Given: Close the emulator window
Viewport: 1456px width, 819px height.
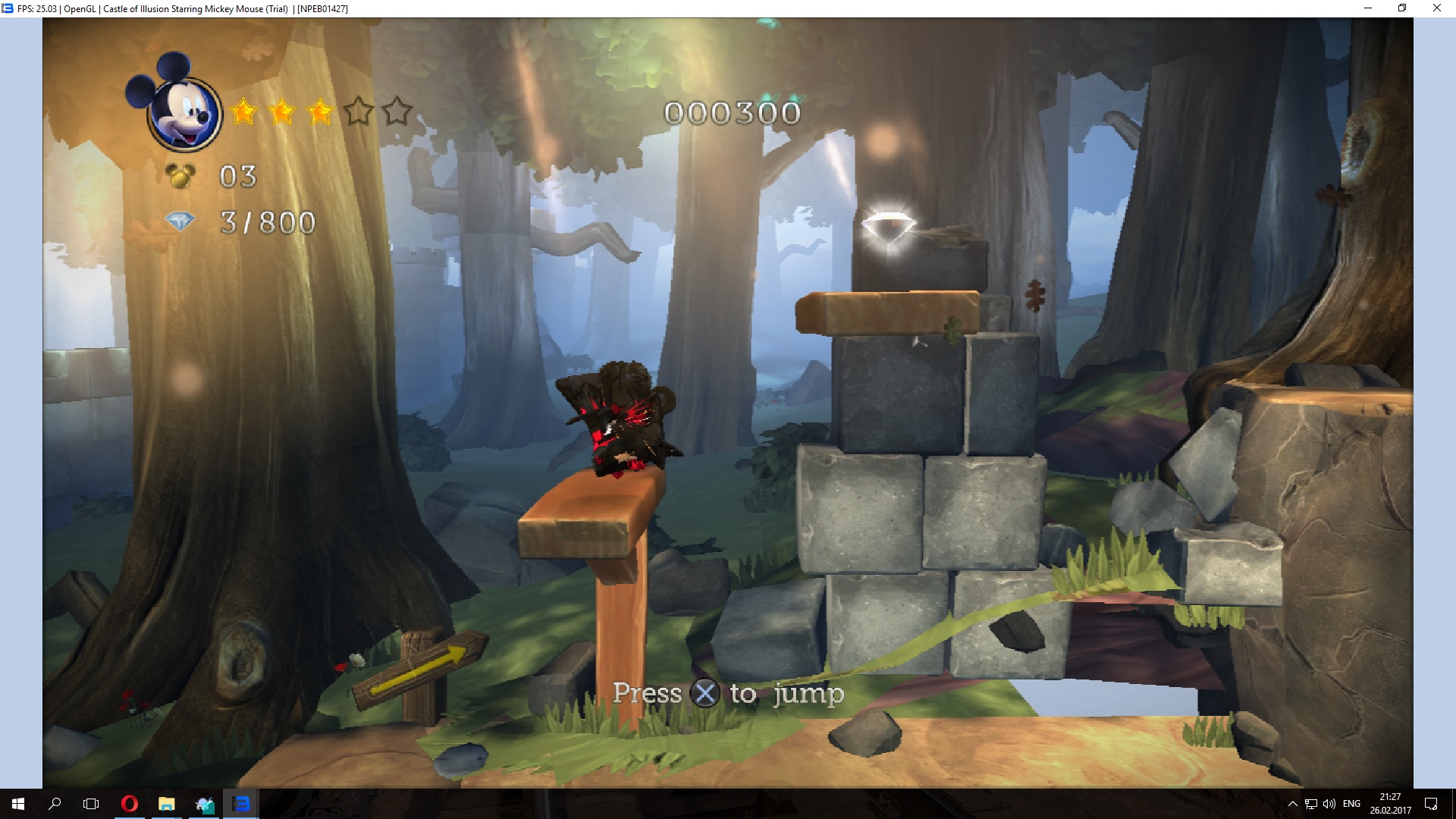Looking at the screenshot, I should click(x=1436, y=8).
